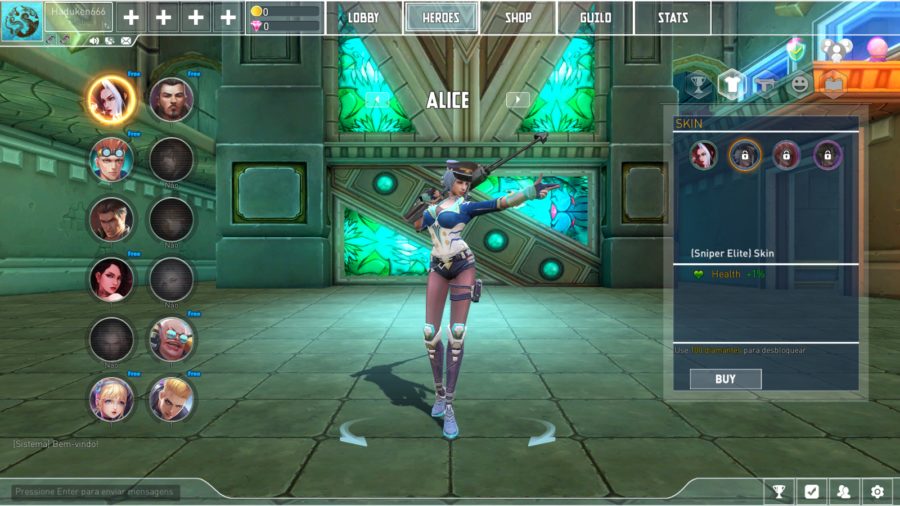Click the chat message input field
This screenshot has height=506, width=900.
[x=96, y=491]
